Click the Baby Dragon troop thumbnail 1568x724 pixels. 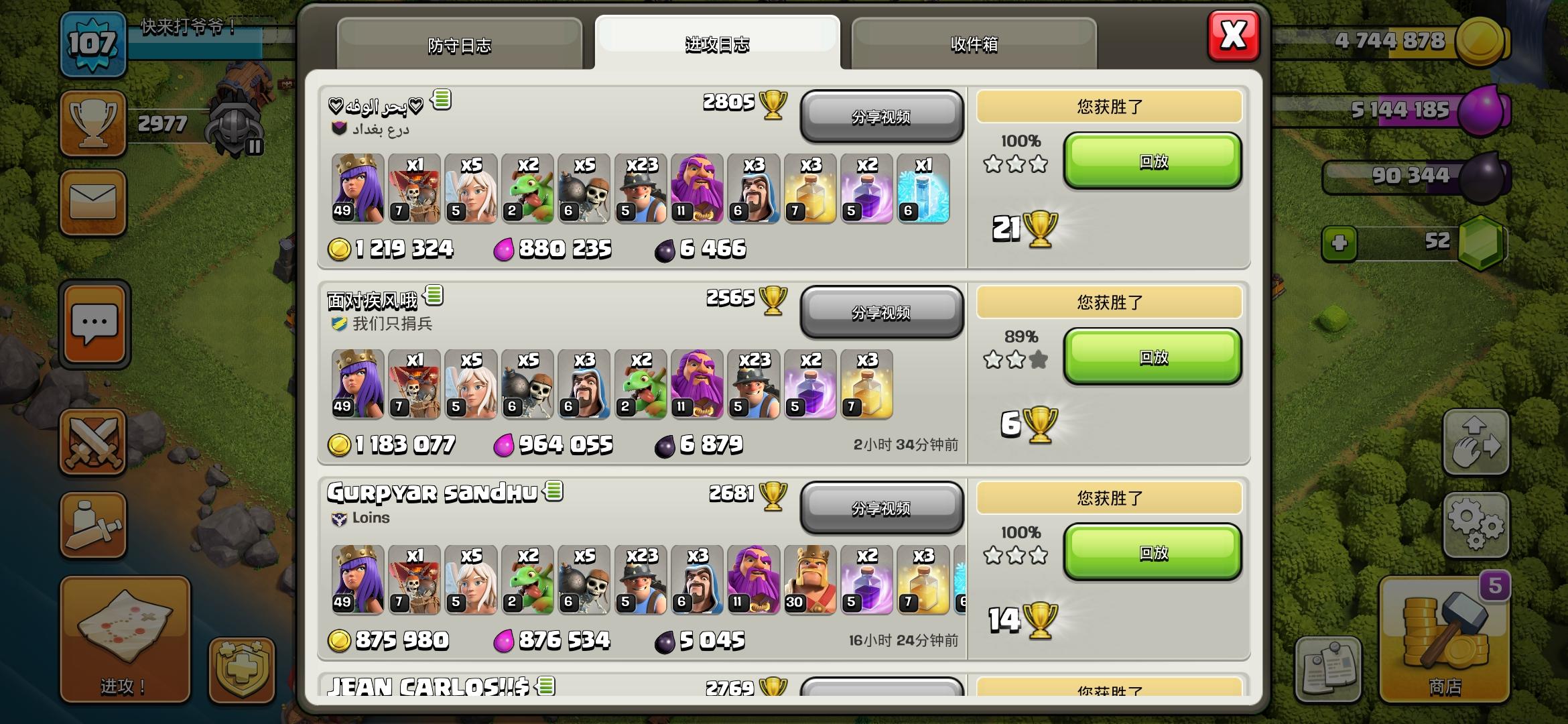(x=526, y=190)
